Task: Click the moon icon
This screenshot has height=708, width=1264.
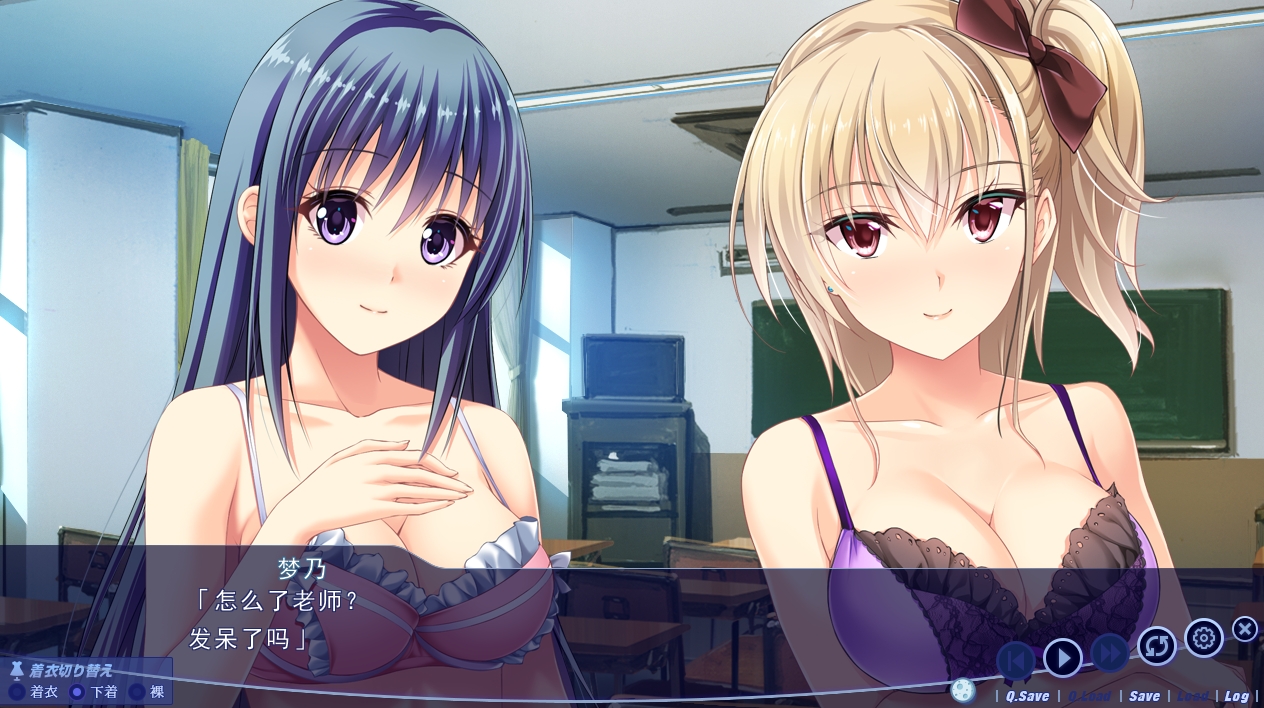Action: coord(962,690)
